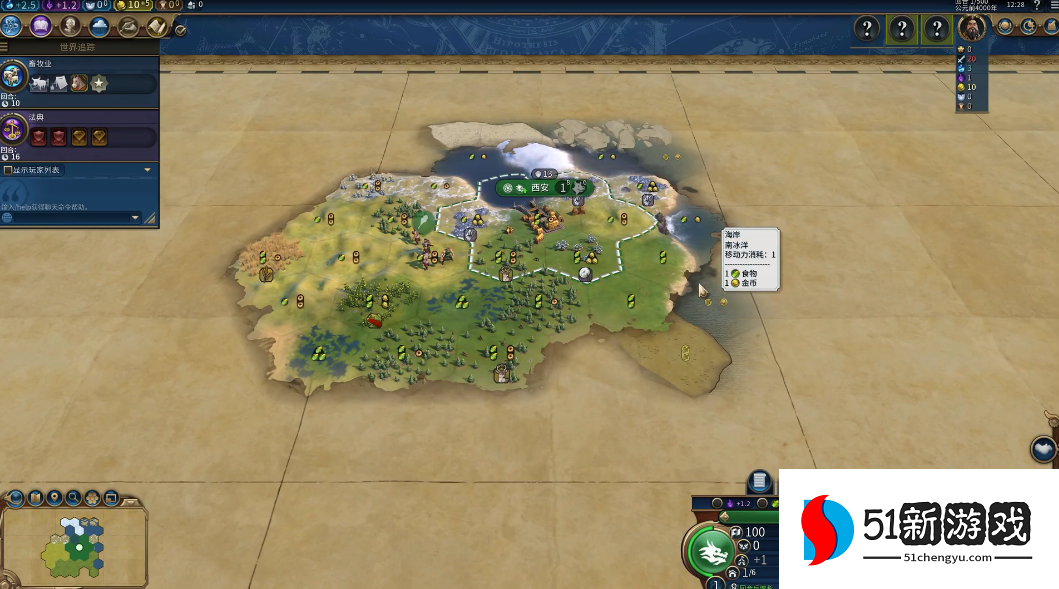This screenshot has height=589, width=1059.
Task: Open the chat target dropdown arrow
Action: [136, 217]
